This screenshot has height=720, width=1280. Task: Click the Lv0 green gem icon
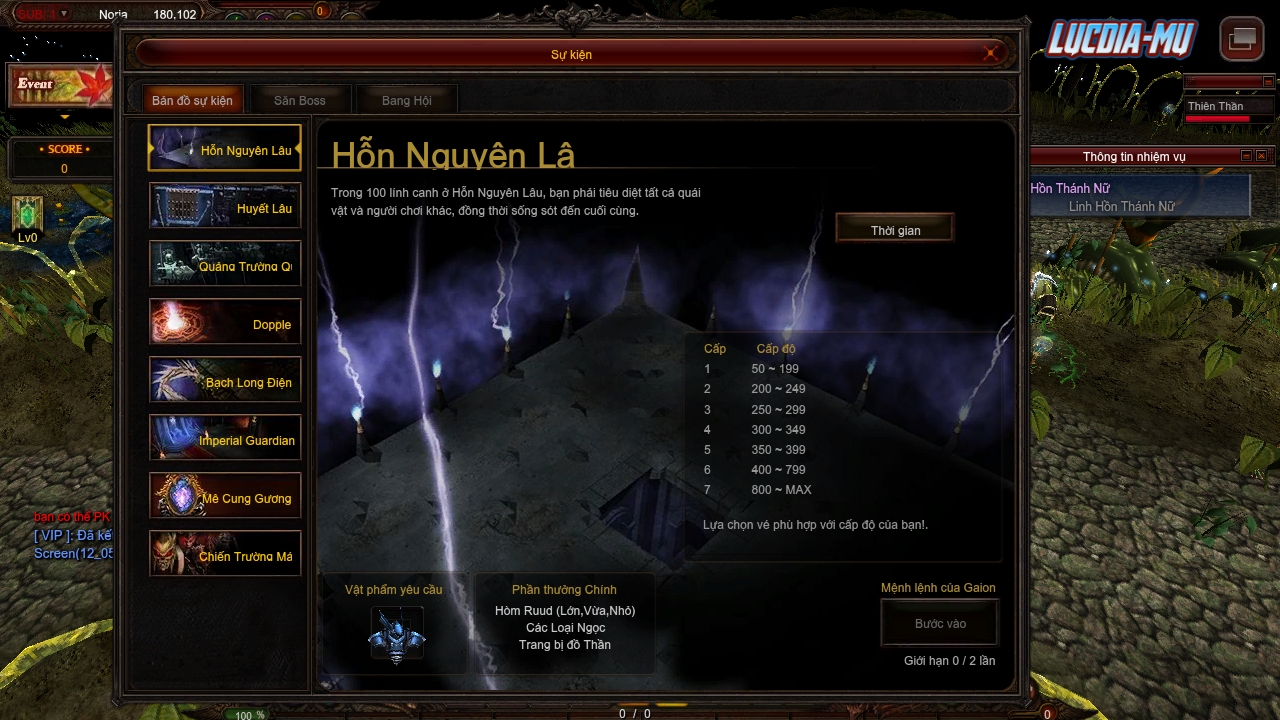tap(27, 215)
